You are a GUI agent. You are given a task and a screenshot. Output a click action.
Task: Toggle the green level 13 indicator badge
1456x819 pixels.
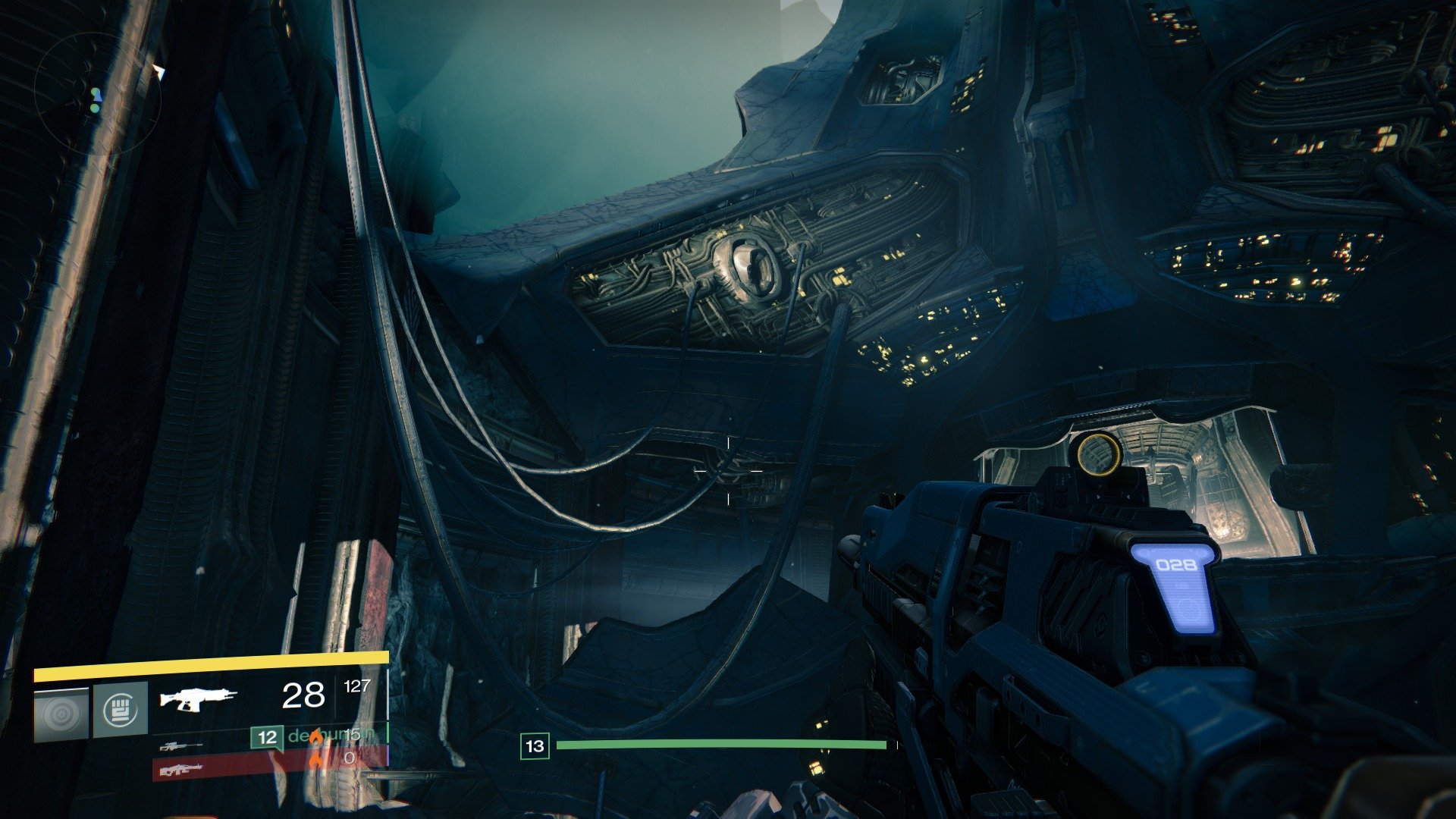click(x=536, y=745)
